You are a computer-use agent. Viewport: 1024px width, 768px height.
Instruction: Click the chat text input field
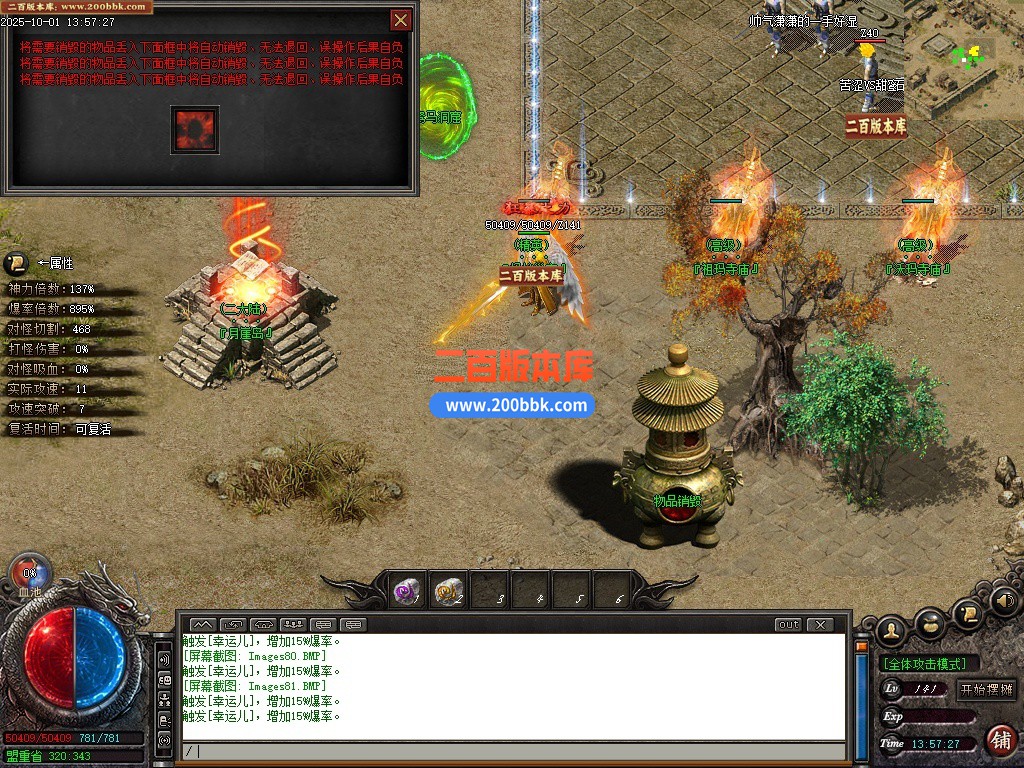[x=510, y=751]
